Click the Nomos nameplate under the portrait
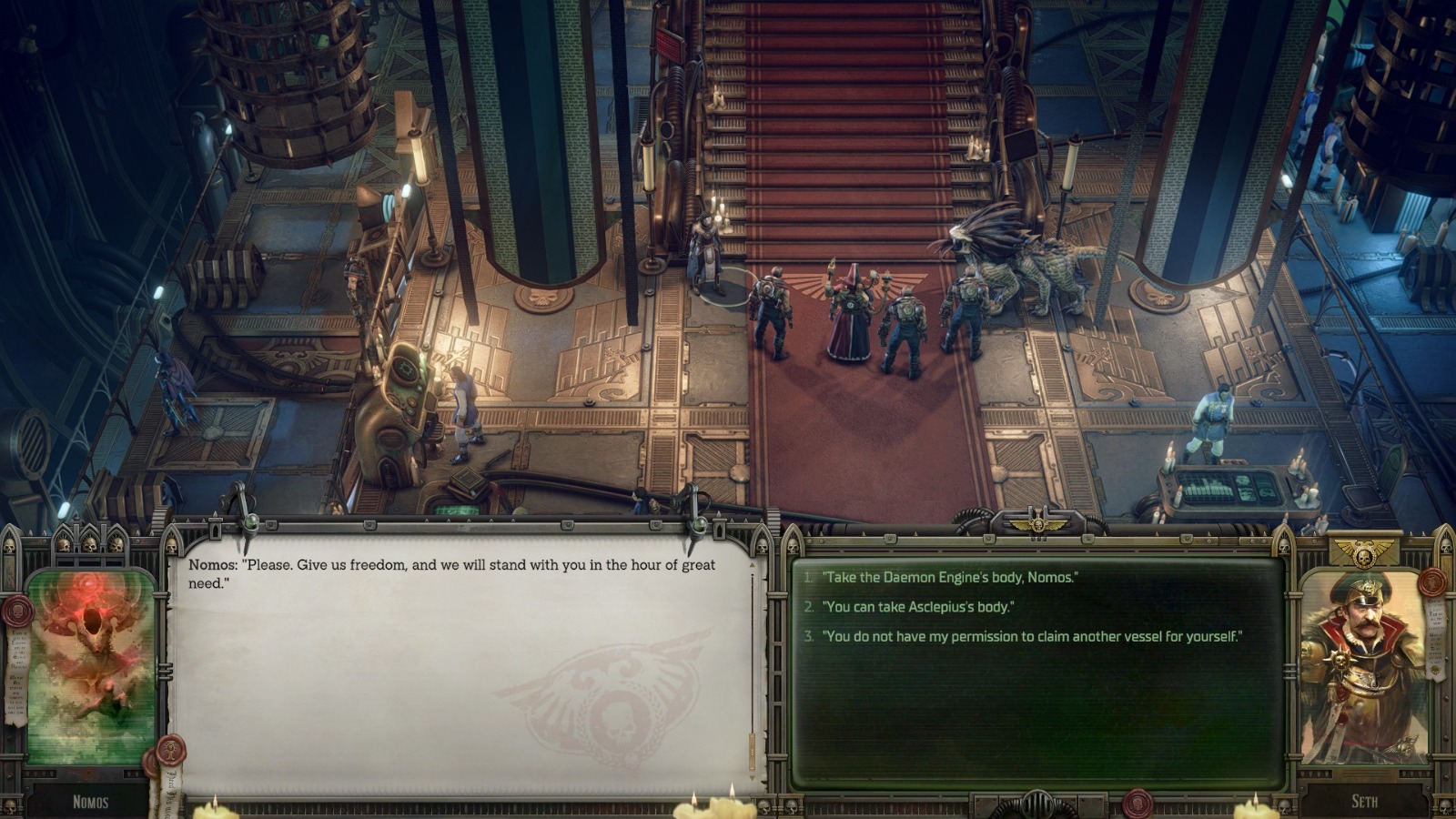 coord(91,801)
